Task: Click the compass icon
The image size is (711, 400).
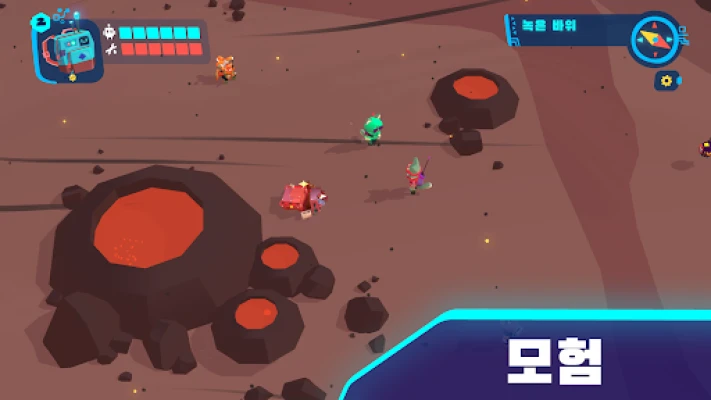Action: pyautogui.click(x=653, y=39)
